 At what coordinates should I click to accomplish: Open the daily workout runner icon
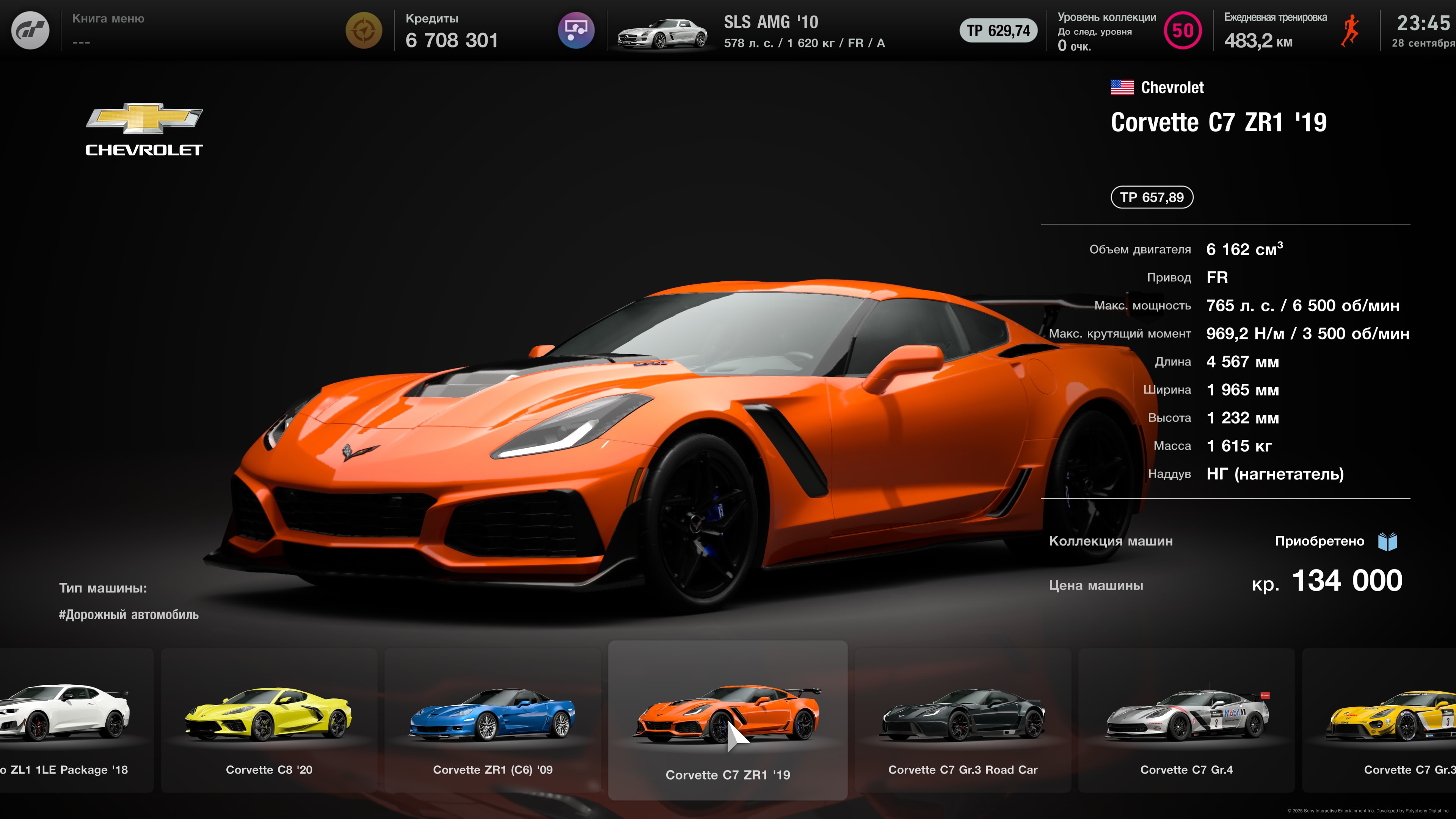tap(1350, 30)
